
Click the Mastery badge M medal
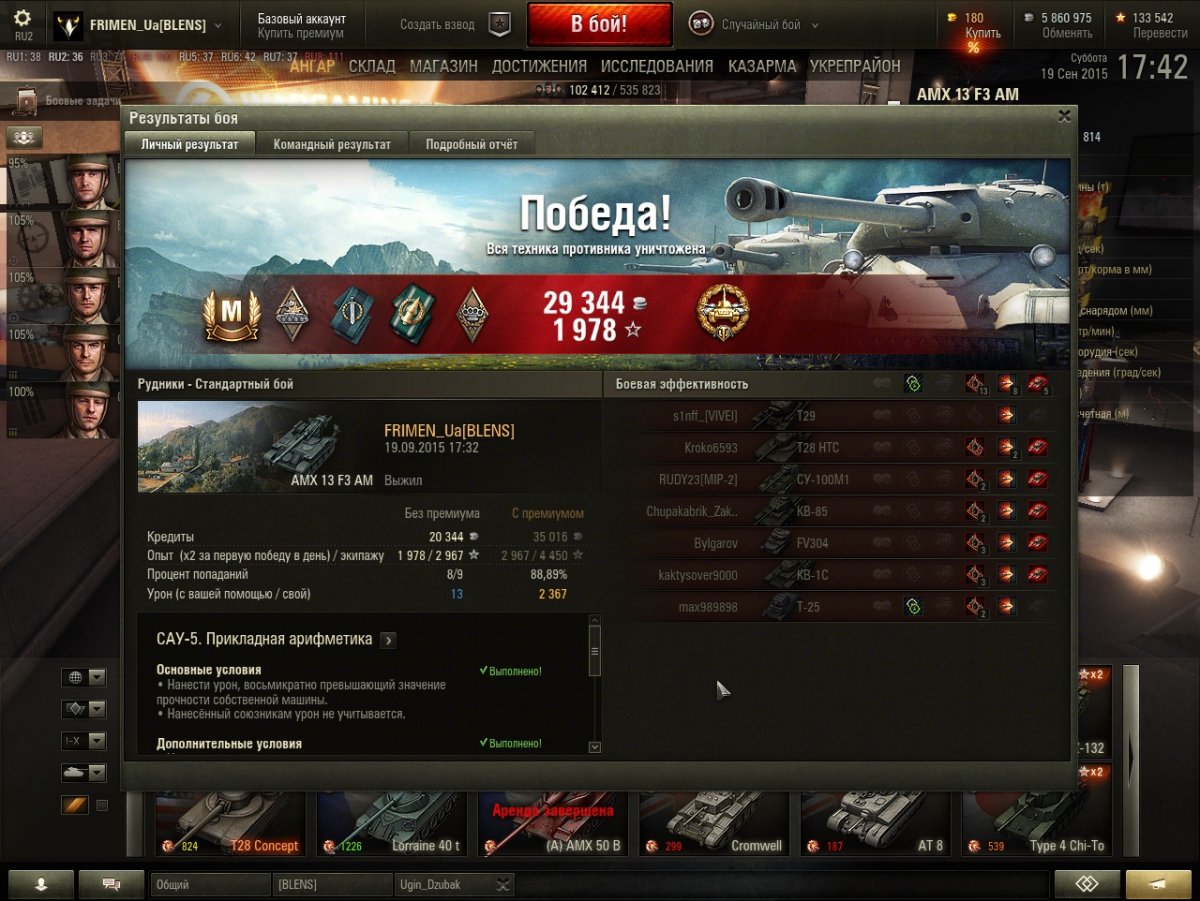[x=232, y=315]
